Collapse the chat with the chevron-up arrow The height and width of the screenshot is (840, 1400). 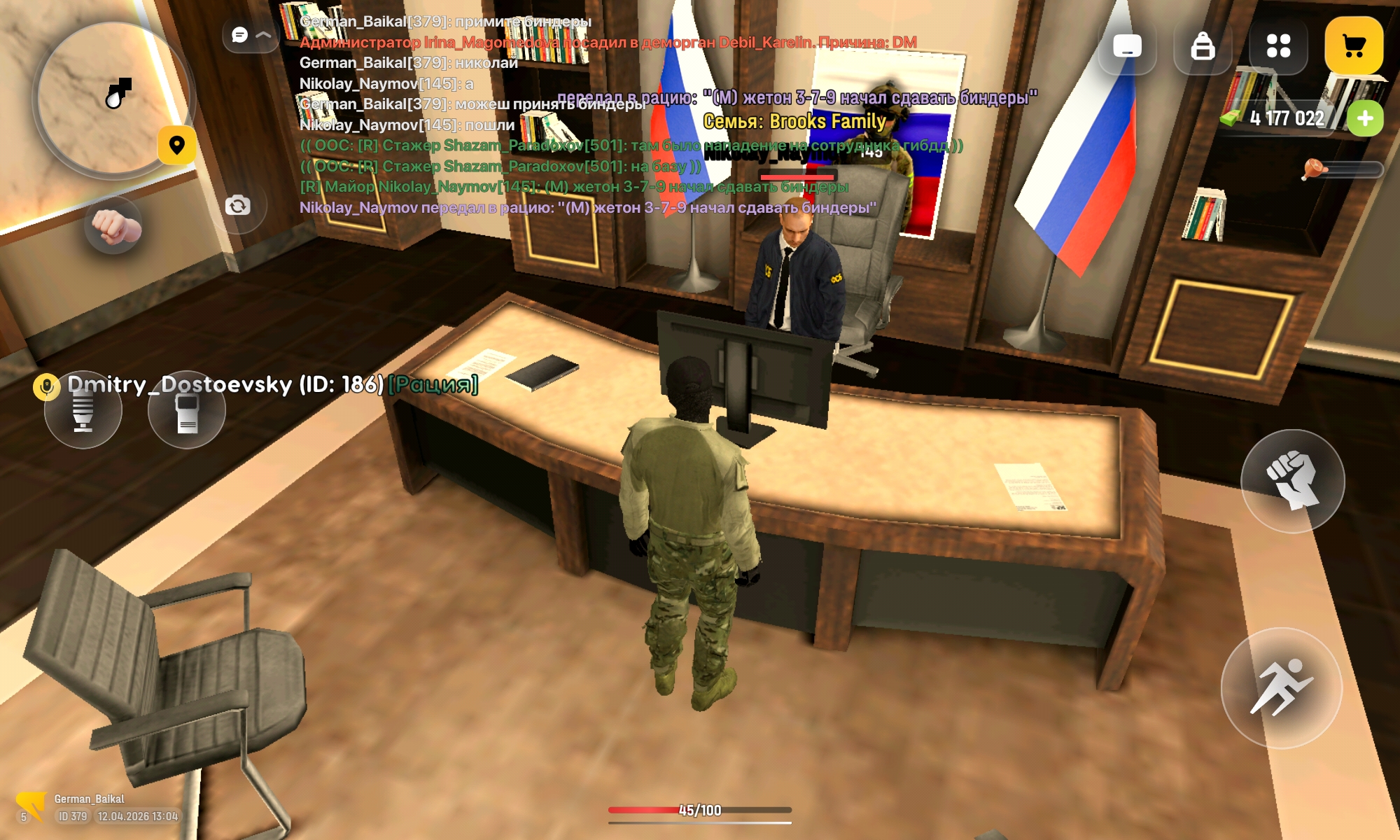262,34
